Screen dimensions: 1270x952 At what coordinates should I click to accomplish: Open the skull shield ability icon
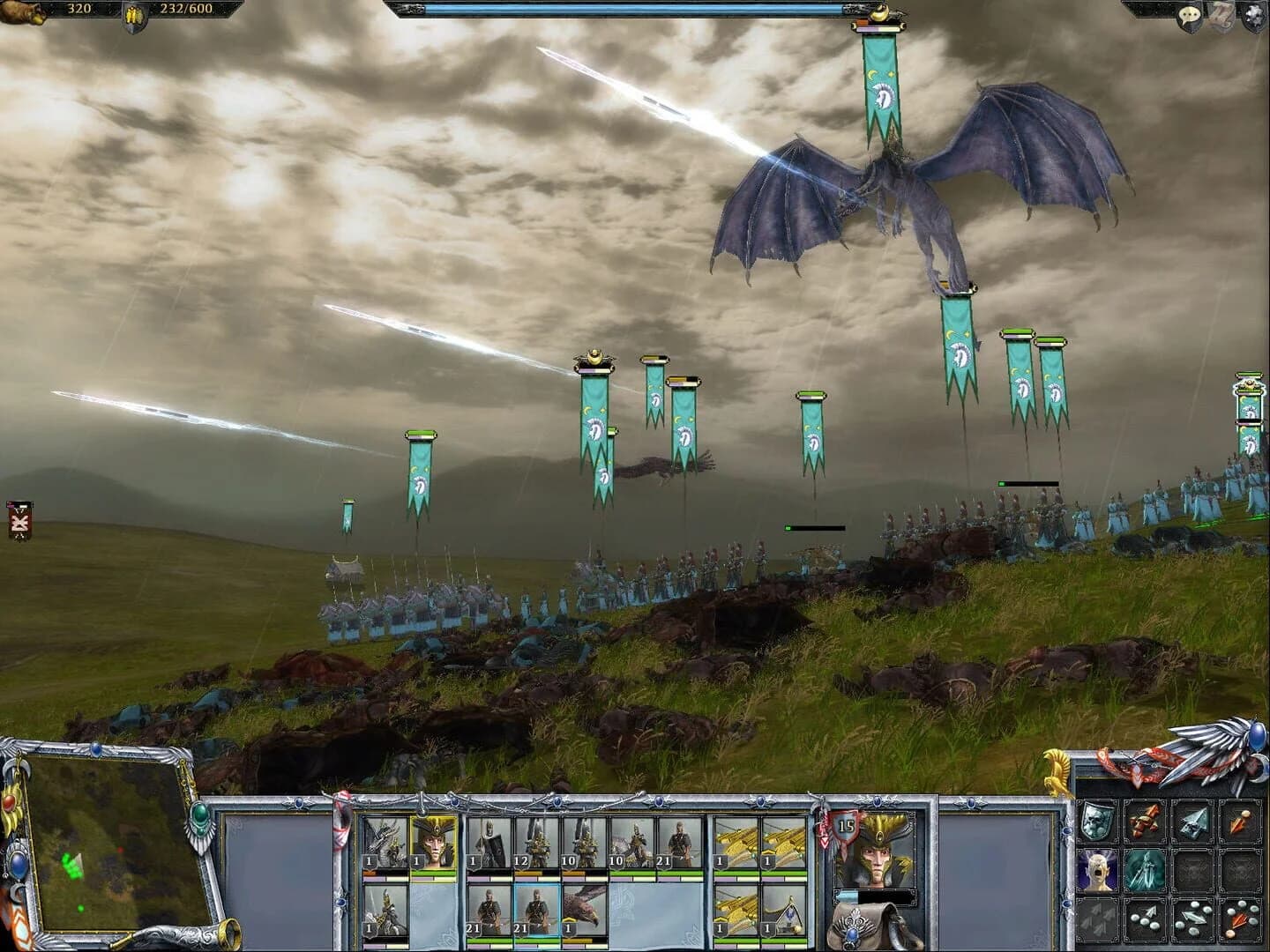(x=1098, y=821)
